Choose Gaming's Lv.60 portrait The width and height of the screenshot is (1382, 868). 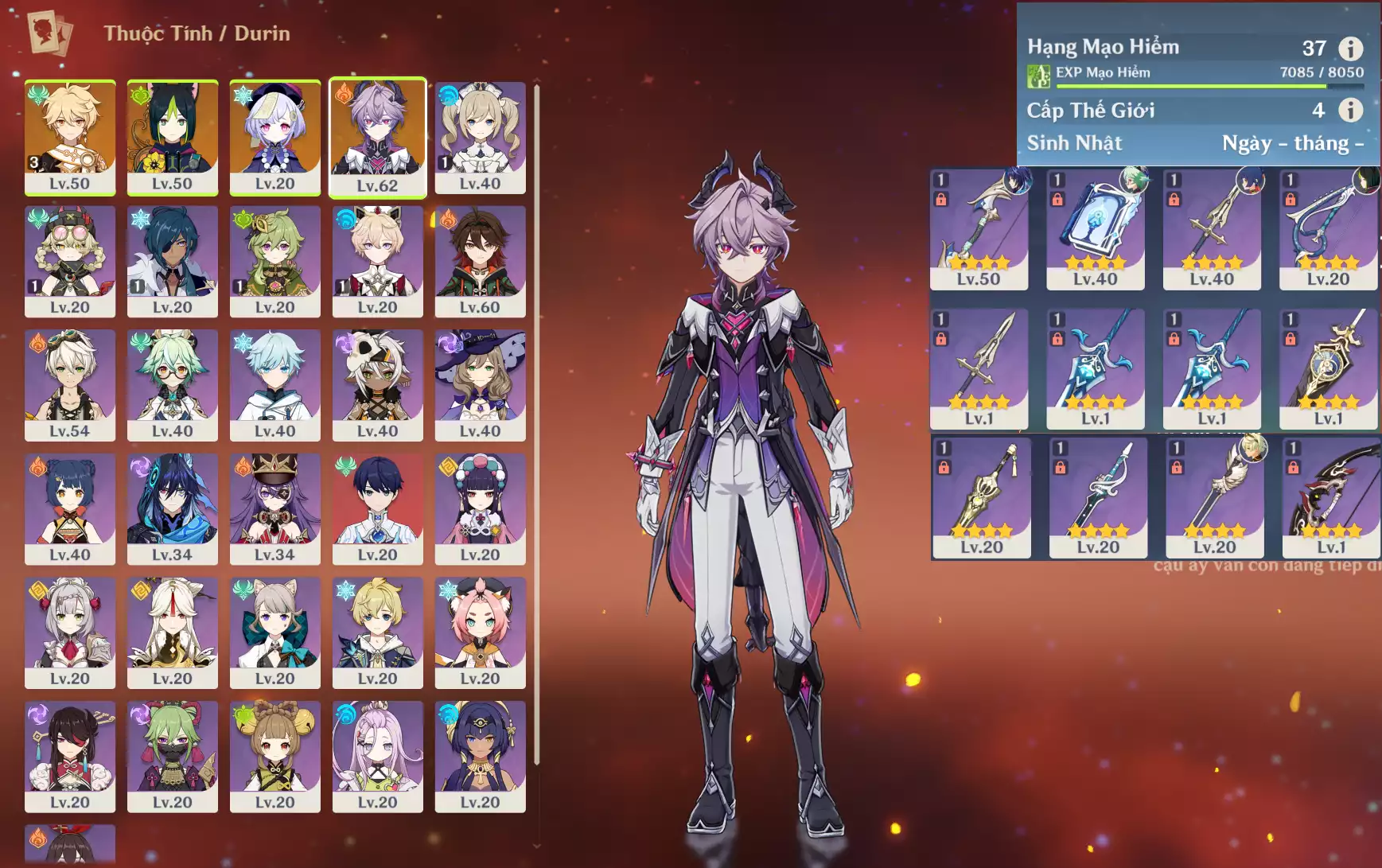pos(480,261)
